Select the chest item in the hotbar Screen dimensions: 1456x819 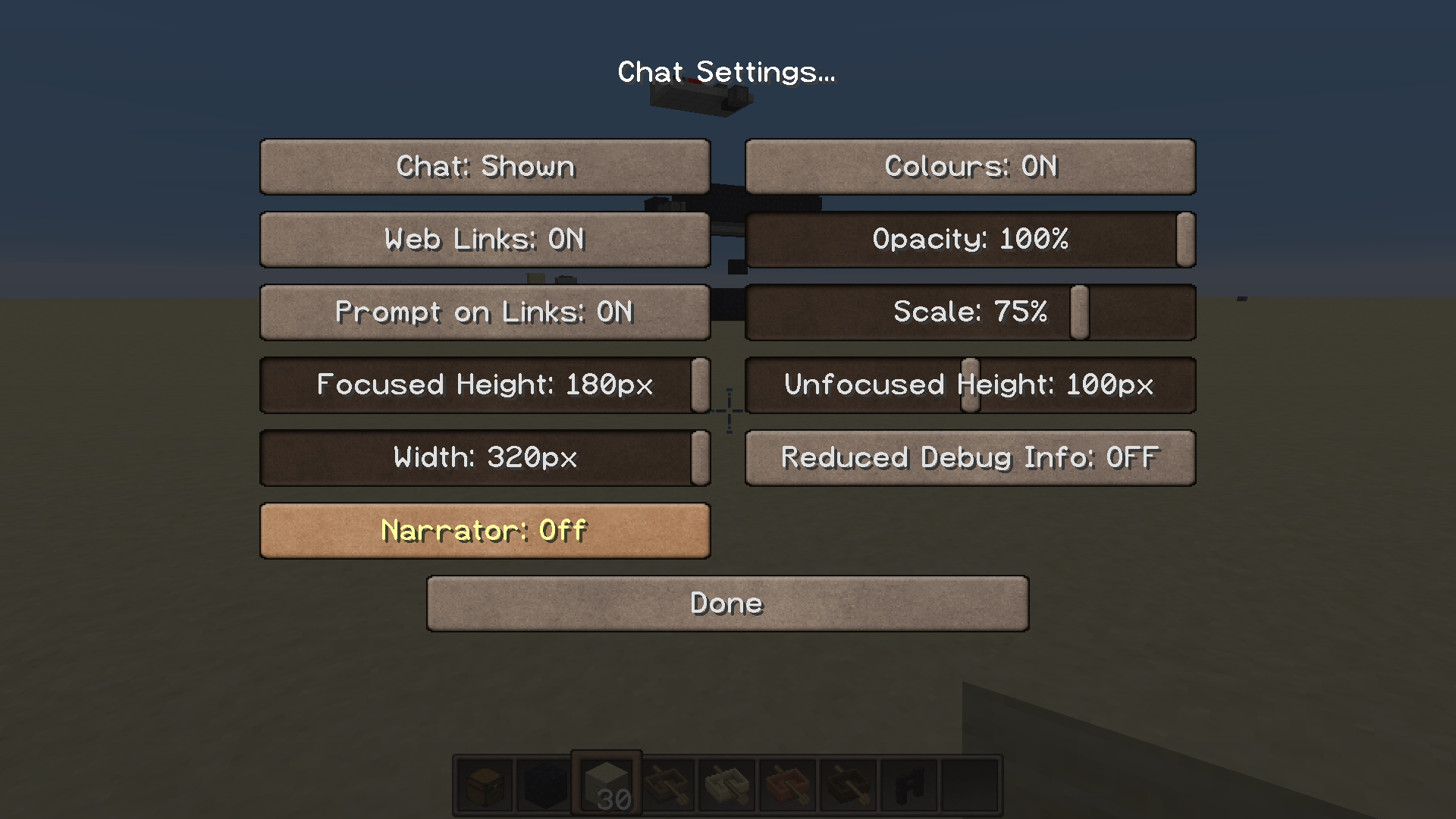[484, 785]
